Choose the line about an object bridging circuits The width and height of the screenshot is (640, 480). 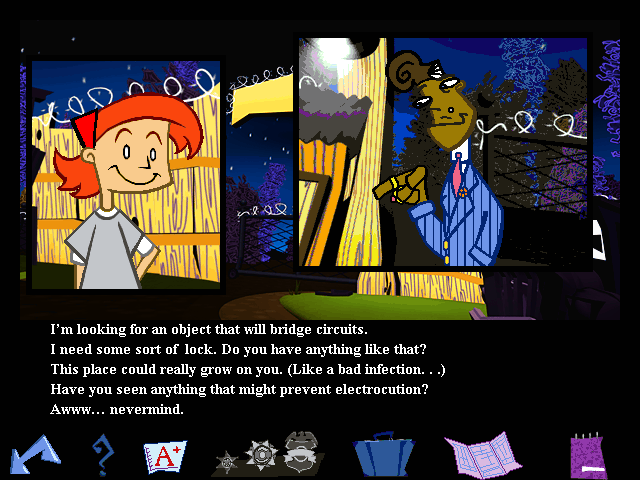click(x=216, y=329)
